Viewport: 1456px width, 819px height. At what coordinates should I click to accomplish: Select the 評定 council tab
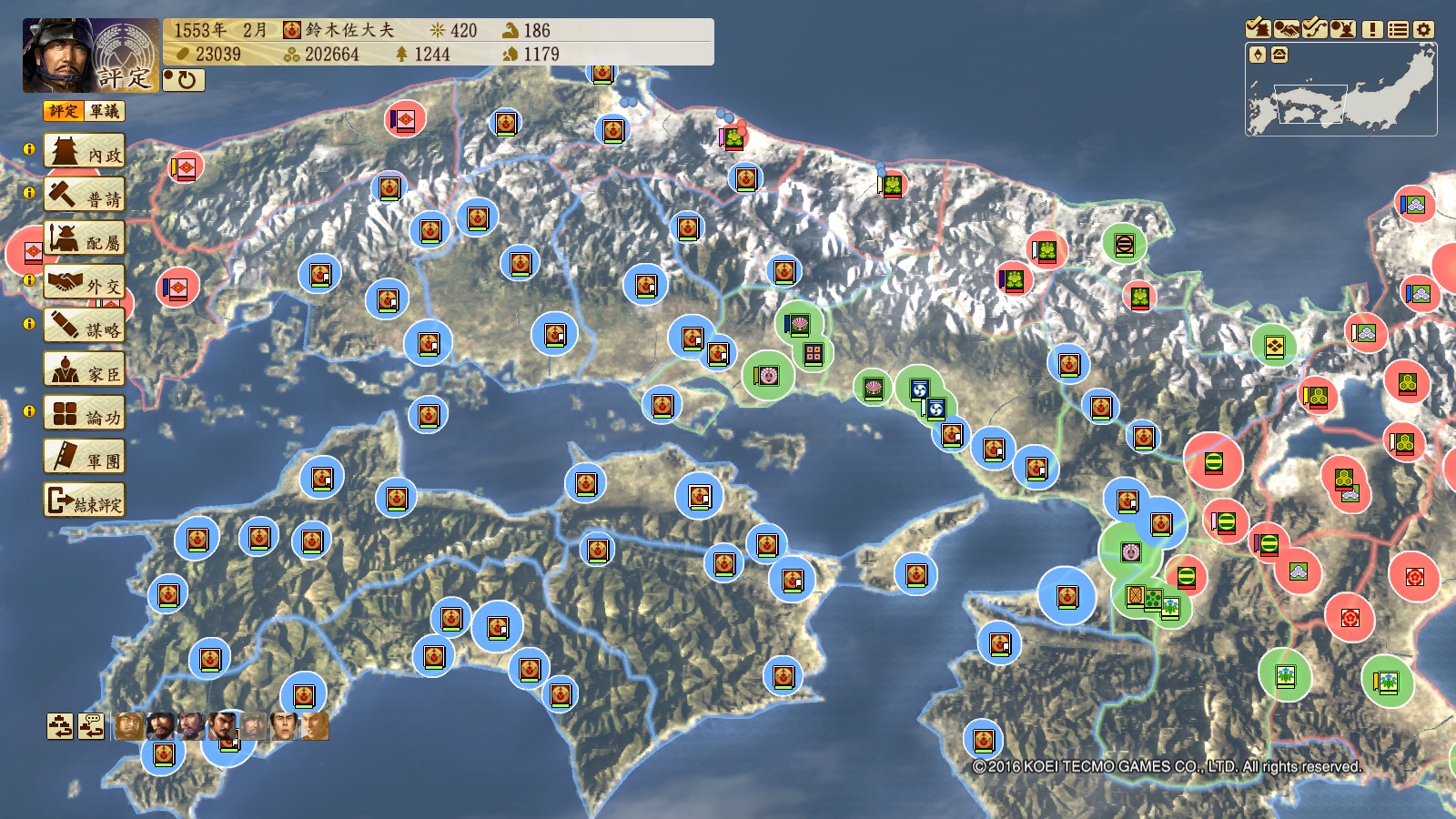pos(64,111)
